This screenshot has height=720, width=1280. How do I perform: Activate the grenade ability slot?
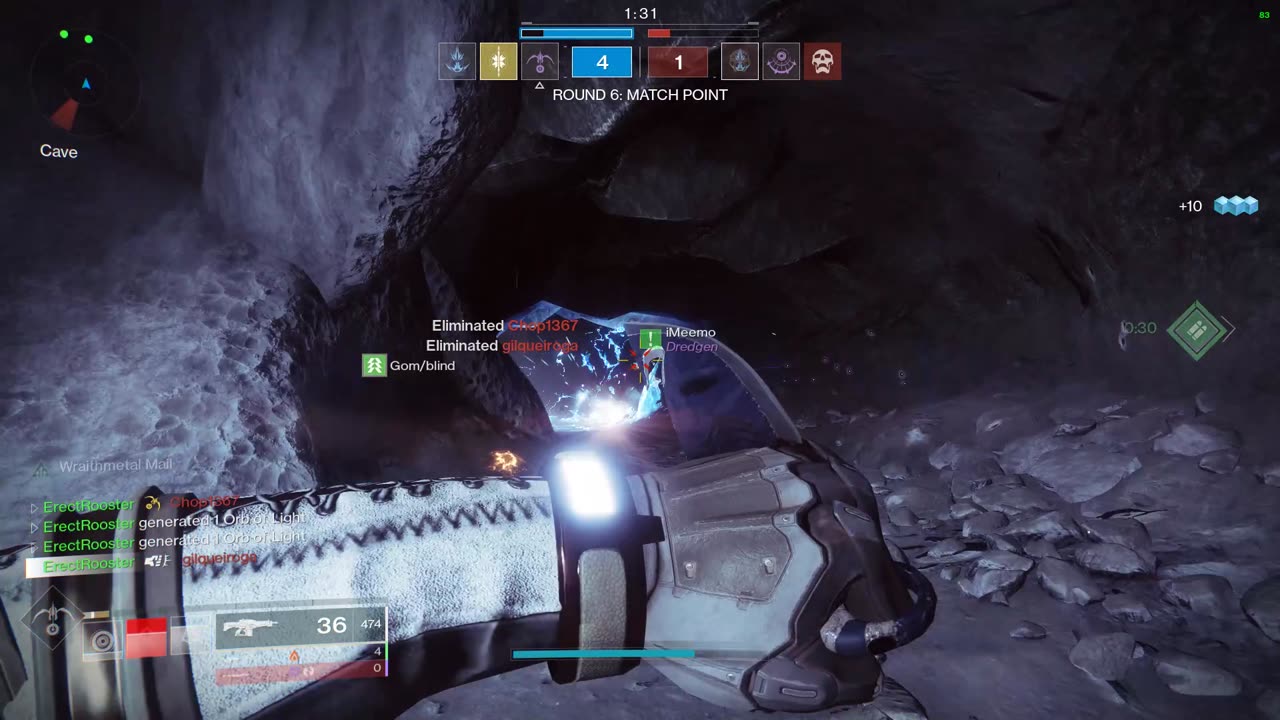[x=101, y=640]
